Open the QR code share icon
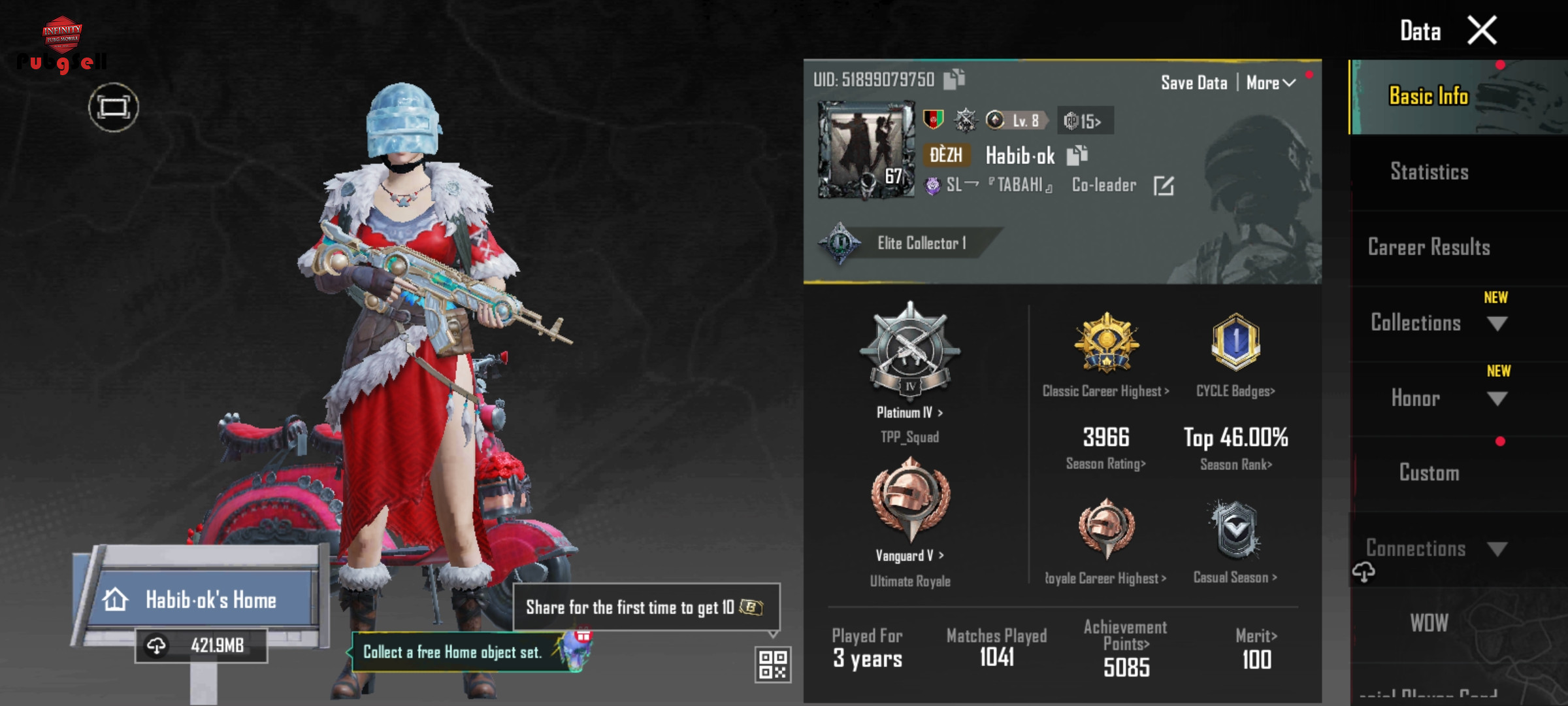Viewport: 1568px width, 706px height. coord(773,665)
